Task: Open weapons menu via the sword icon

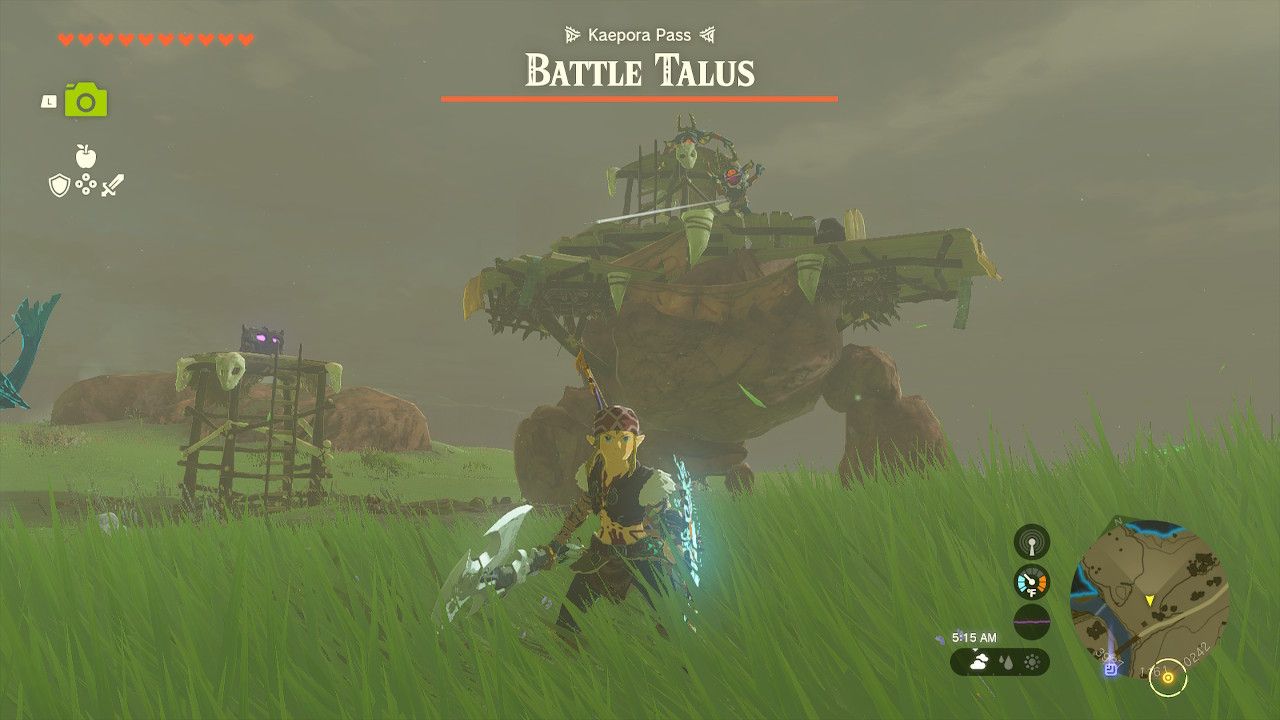Action: click(113, 183)
